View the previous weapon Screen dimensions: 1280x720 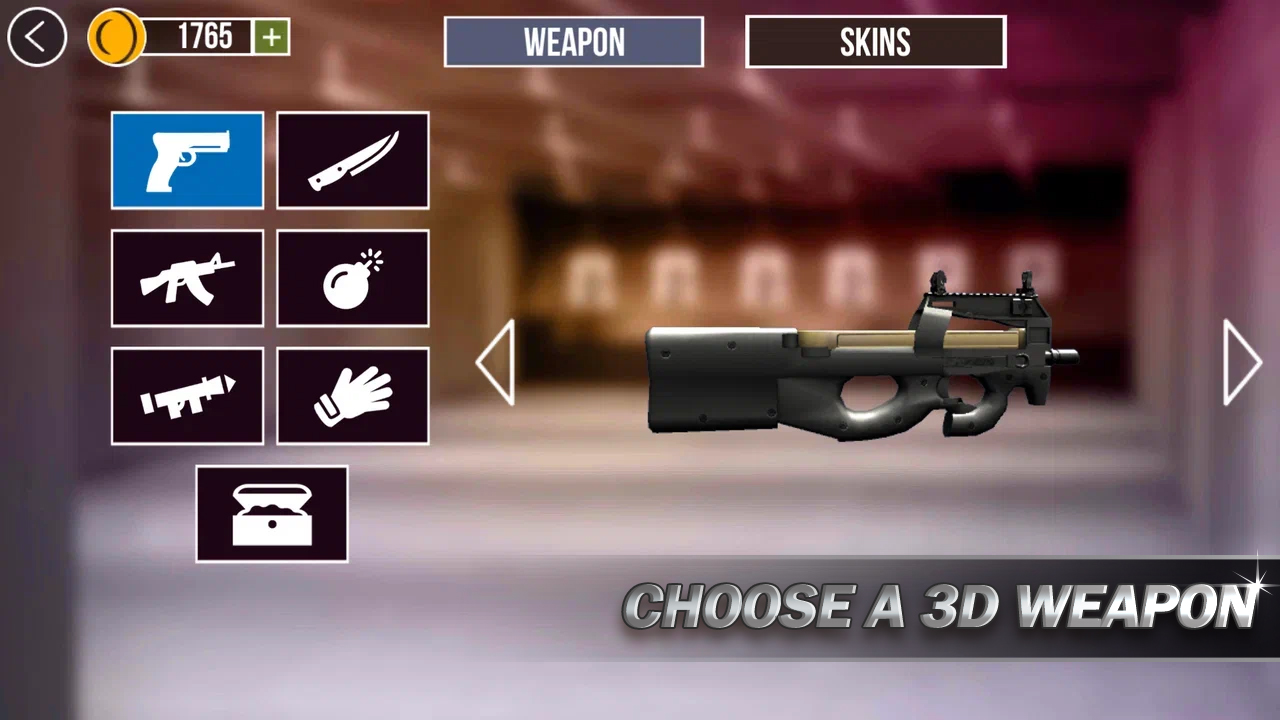pyautogui.click(x=497, y=362)
